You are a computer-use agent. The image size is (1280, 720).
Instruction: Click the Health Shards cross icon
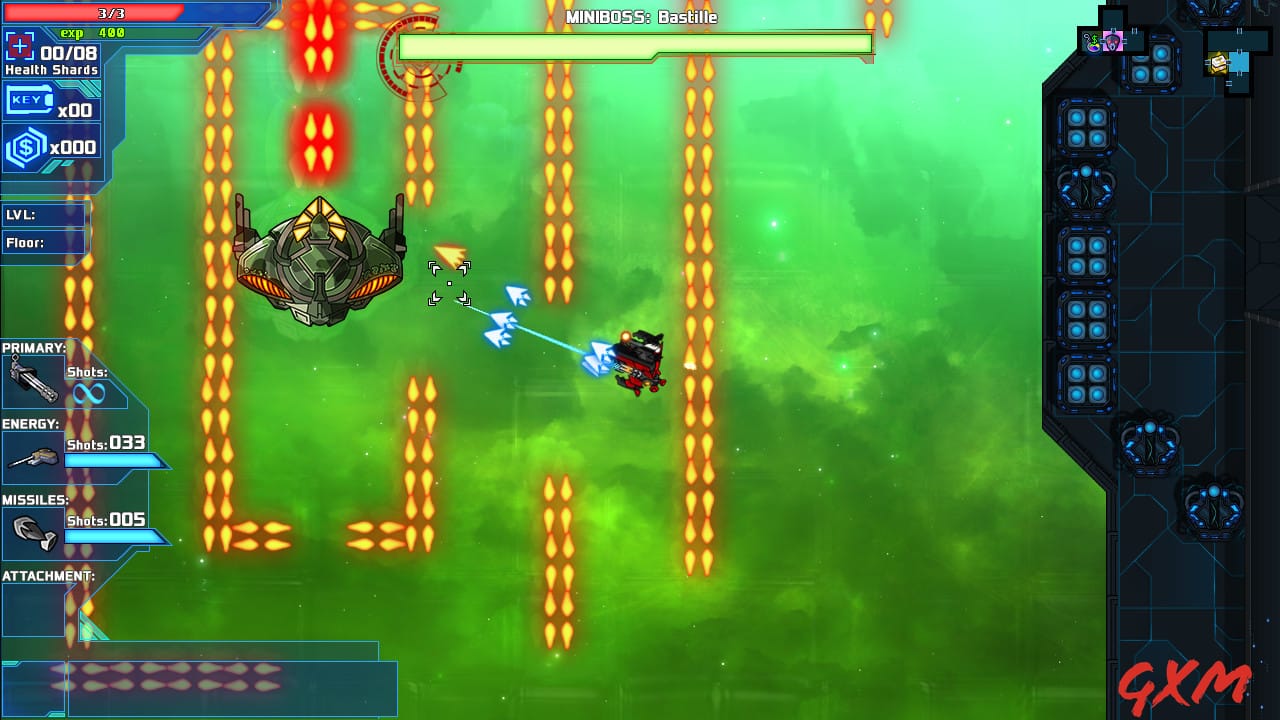[x=22, y=46]
